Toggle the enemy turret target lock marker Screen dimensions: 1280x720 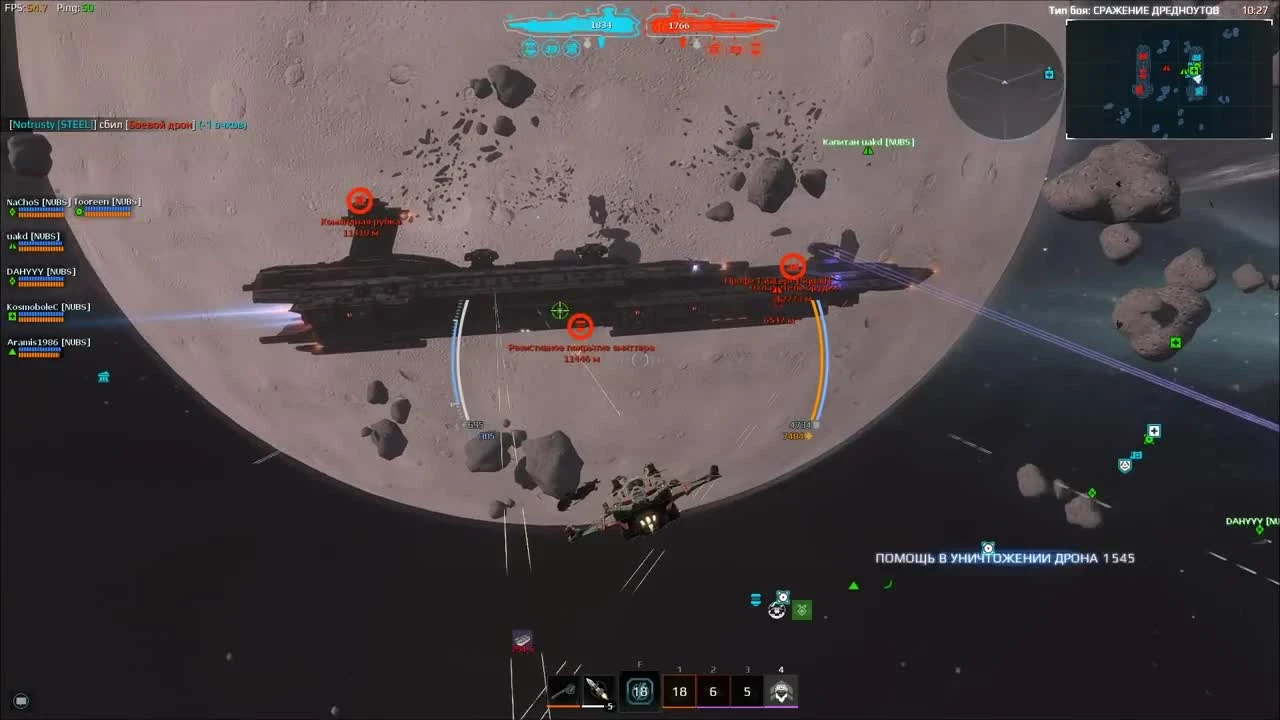coord(795,266)
